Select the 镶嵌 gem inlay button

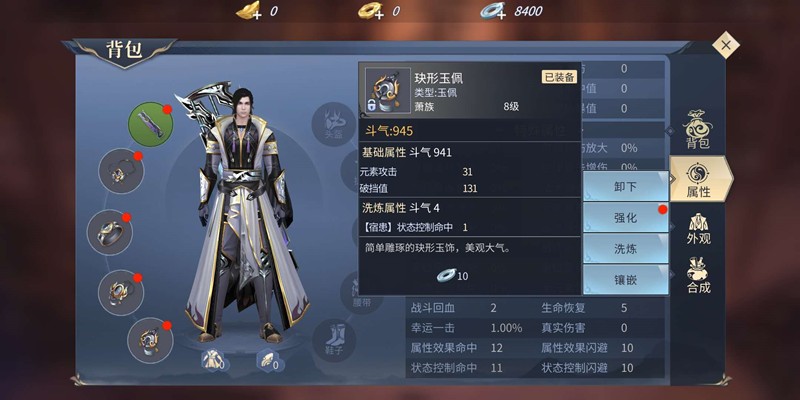coord(627,280)
